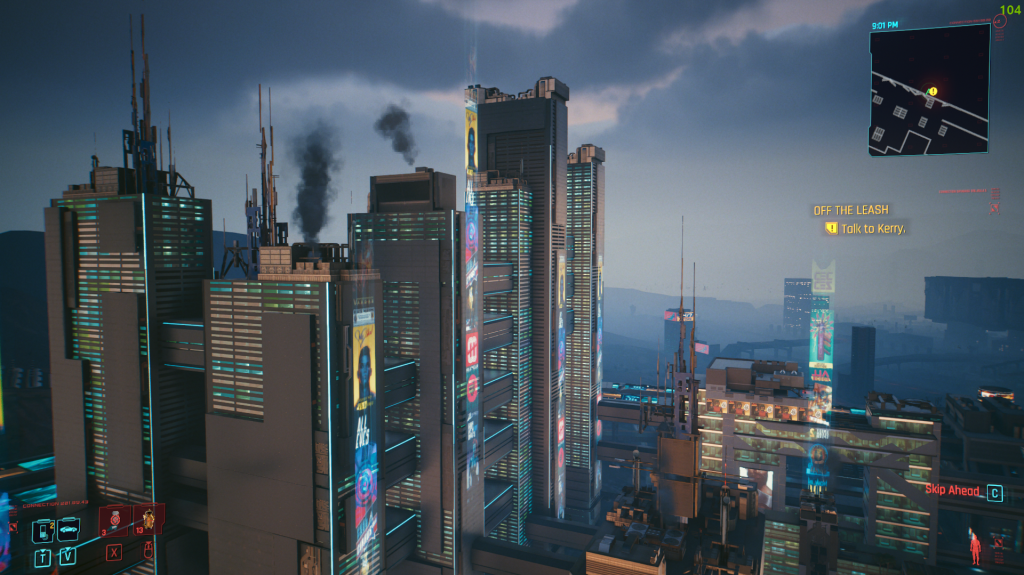Select the Talk to Kerry objective

coord(872,229)
